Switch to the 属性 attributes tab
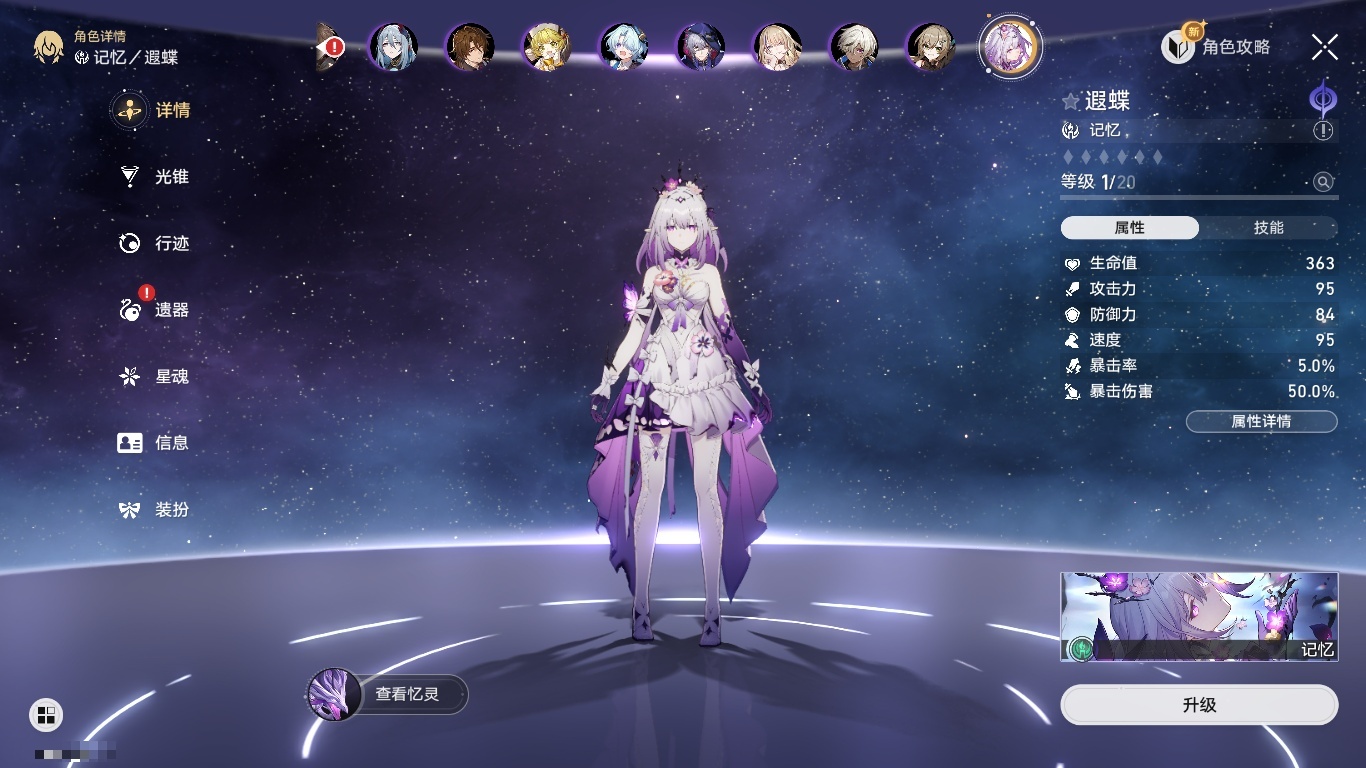1366x768 pixels. [x=1130, y=228]
